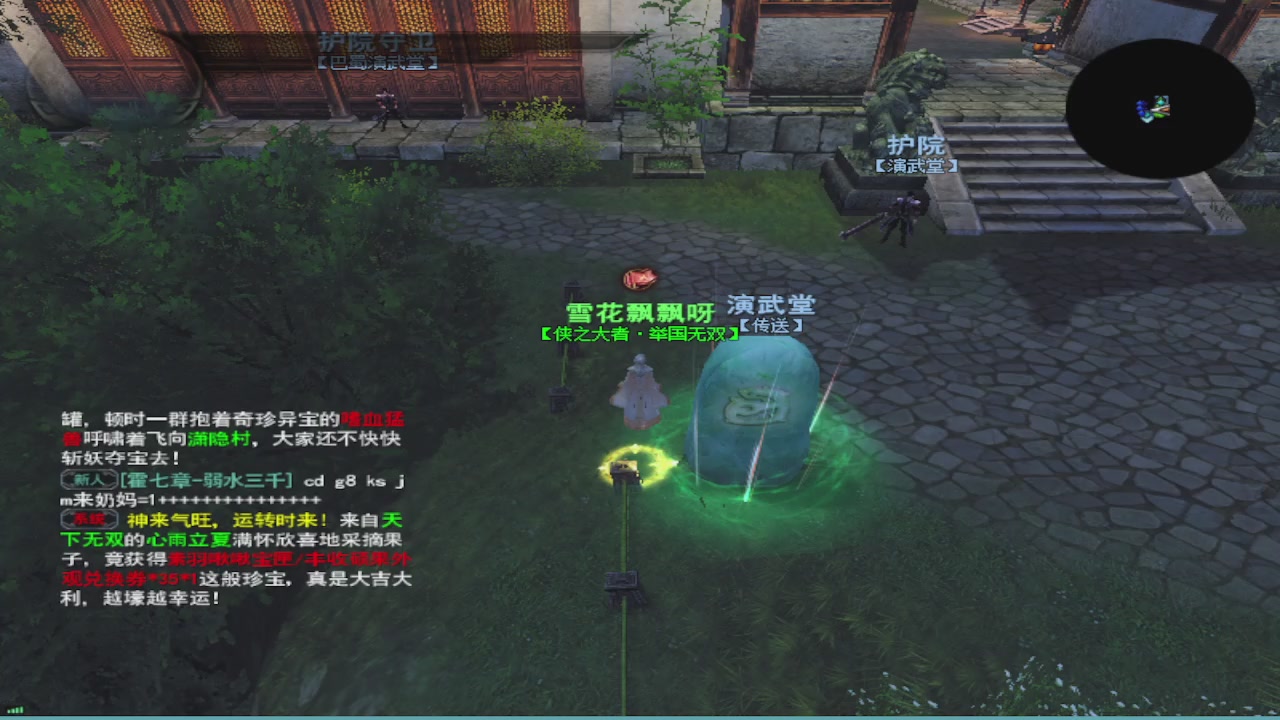This screenshot has height=720, width=1280.
Task: Select chat author 霍七章-弱水三千
Action: 207,482
